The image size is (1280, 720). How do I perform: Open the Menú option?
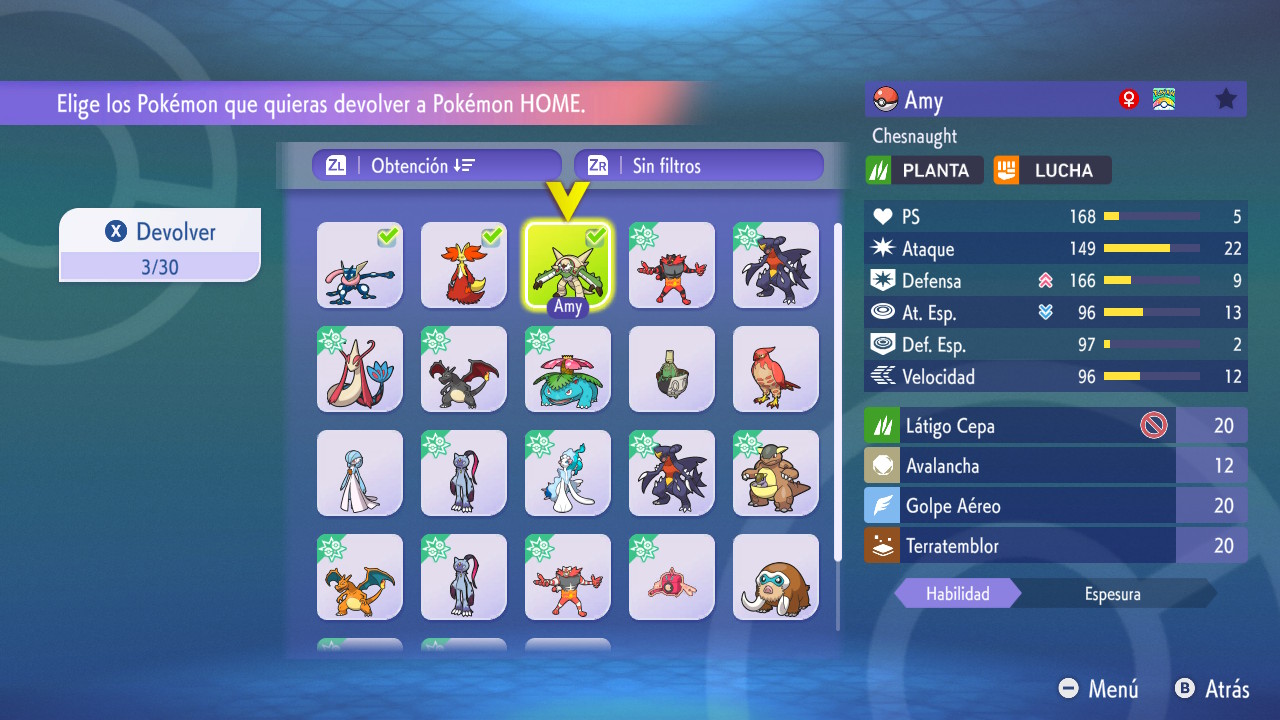coord(1099,689)
